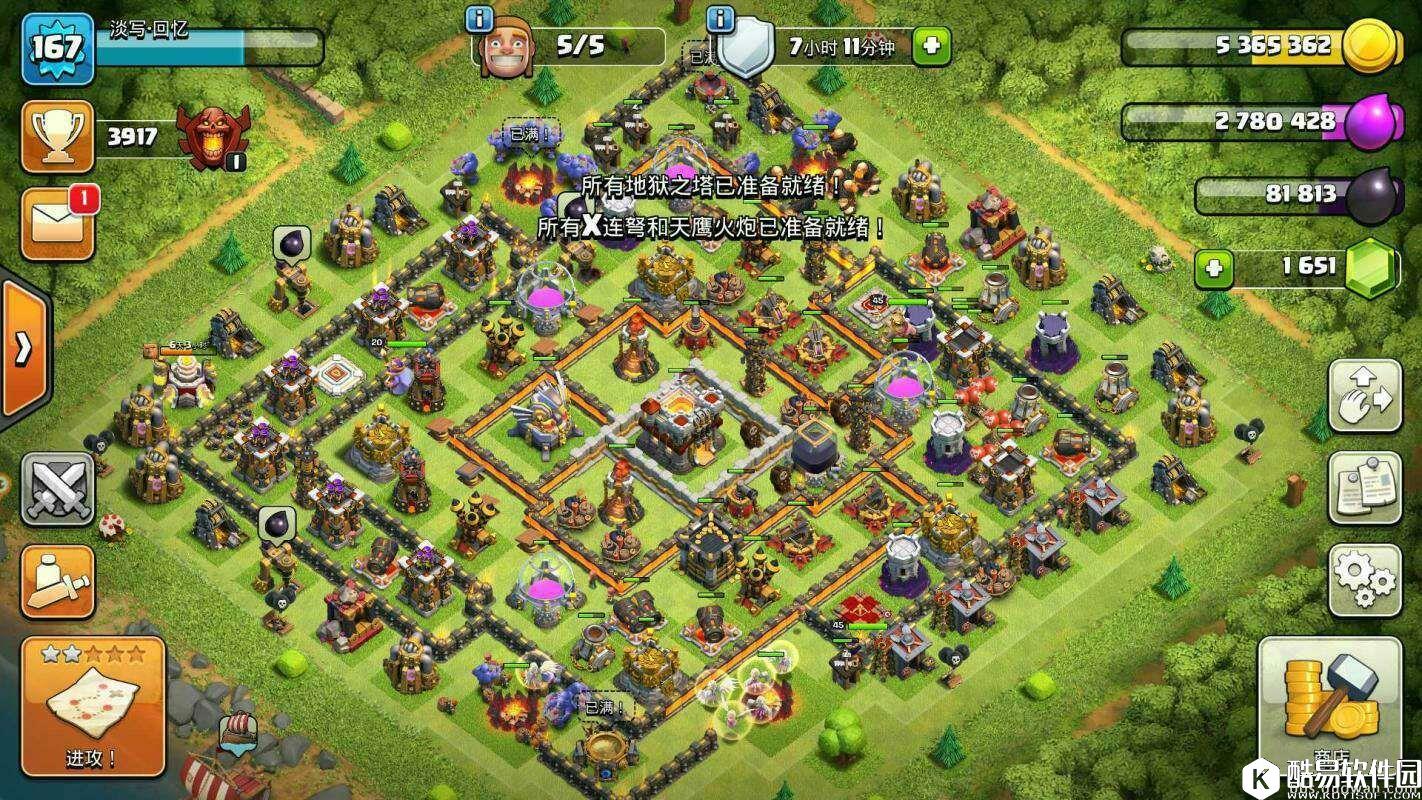Tap the dark elixir drop icon
The width and height of the screenshot is (1422, 800).
pyautogui.click(x=1370, y=195)
